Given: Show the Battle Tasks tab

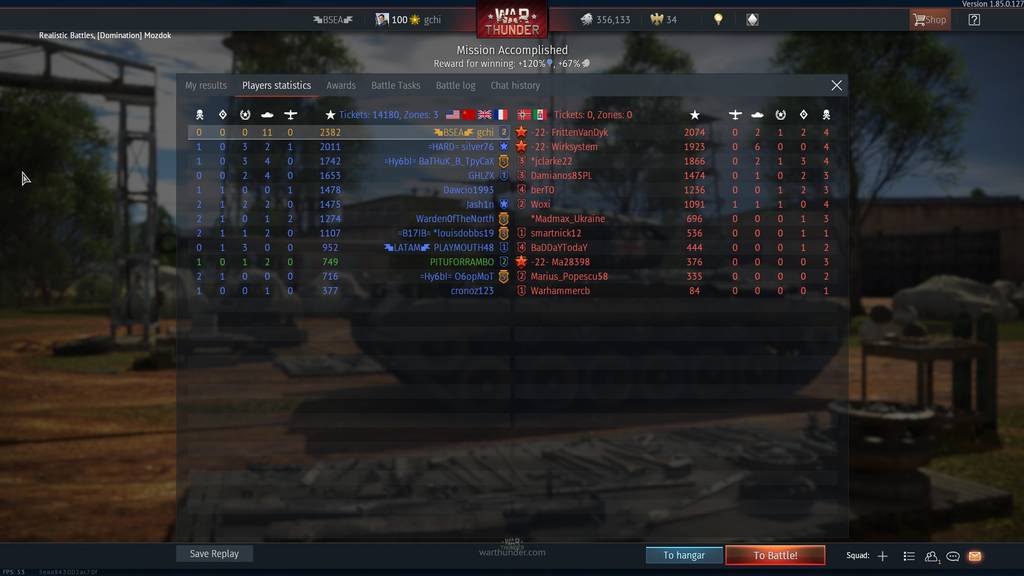Looking at the screenshot, I should point(396,86).
